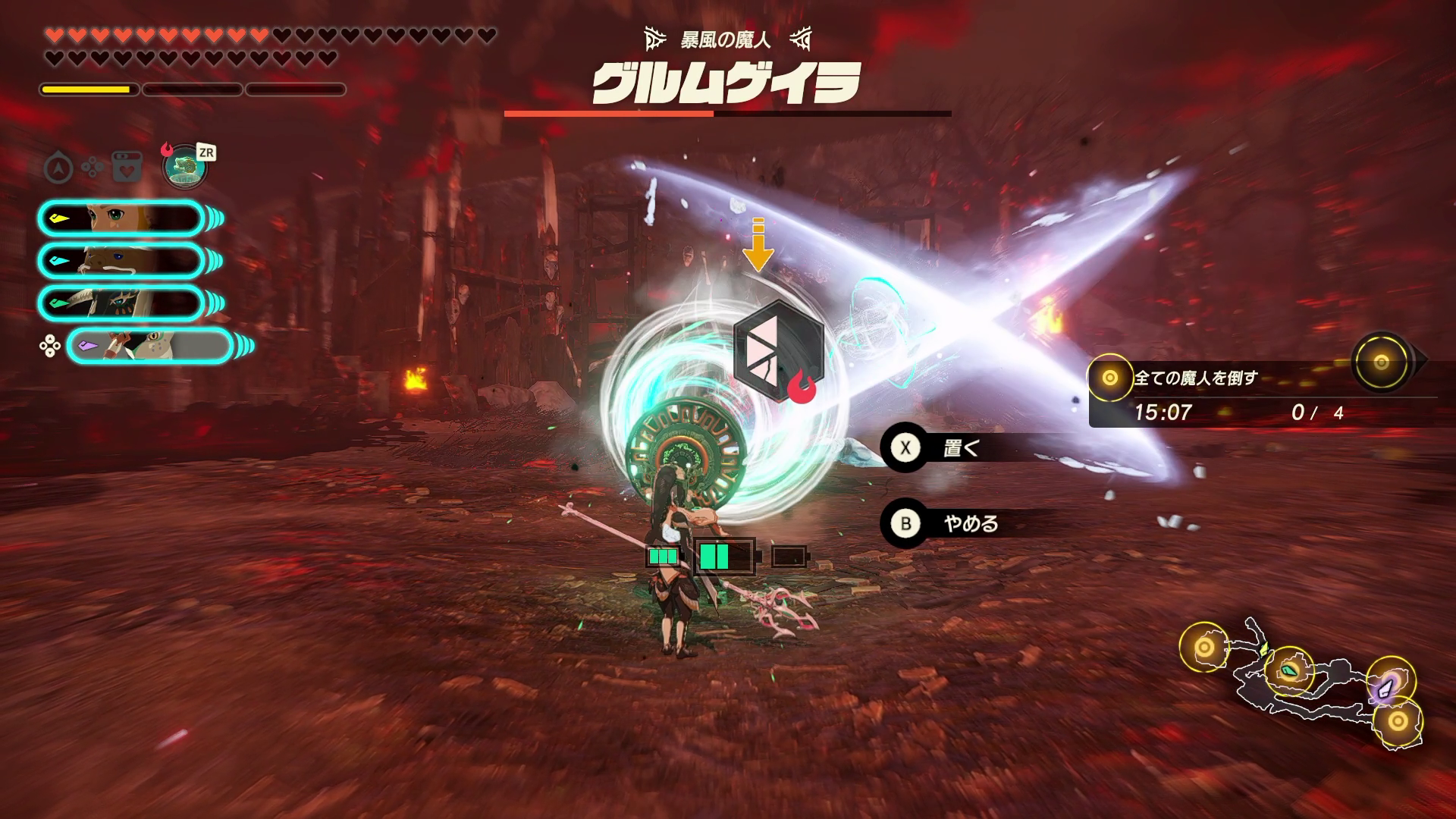
Task: Select the green ally marker on the minimap
Action: tap(1288, 670)
